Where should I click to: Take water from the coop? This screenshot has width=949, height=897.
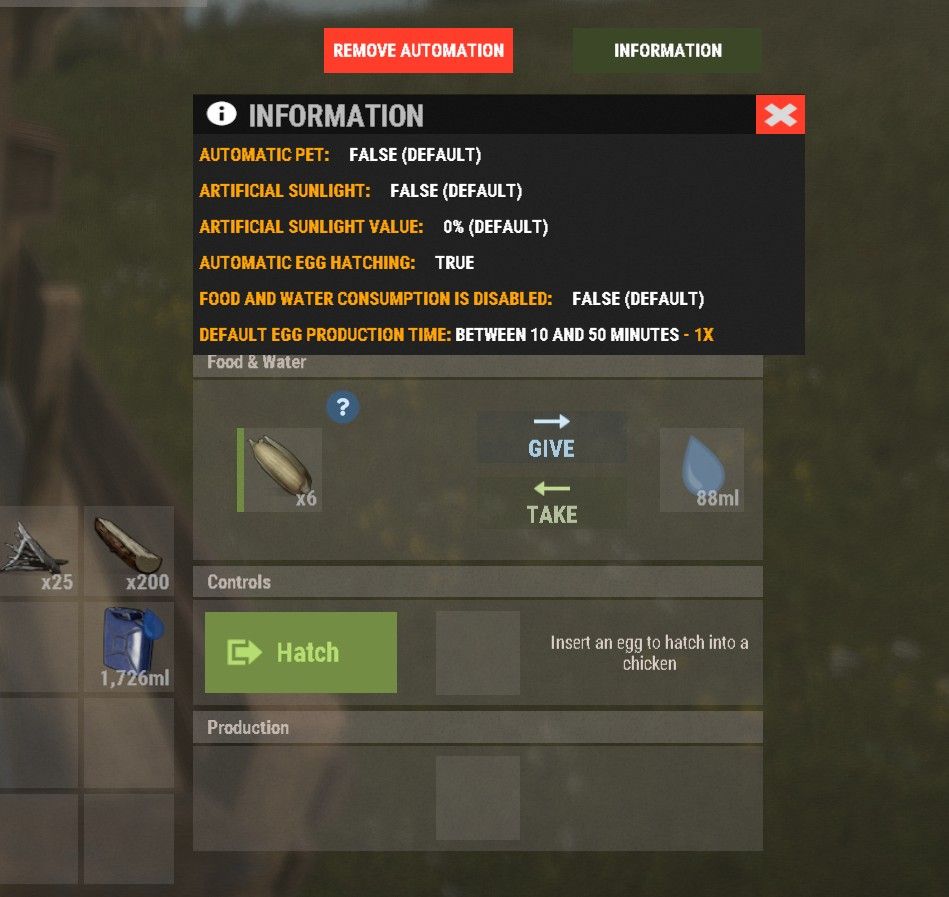click(x=551, y=502)
